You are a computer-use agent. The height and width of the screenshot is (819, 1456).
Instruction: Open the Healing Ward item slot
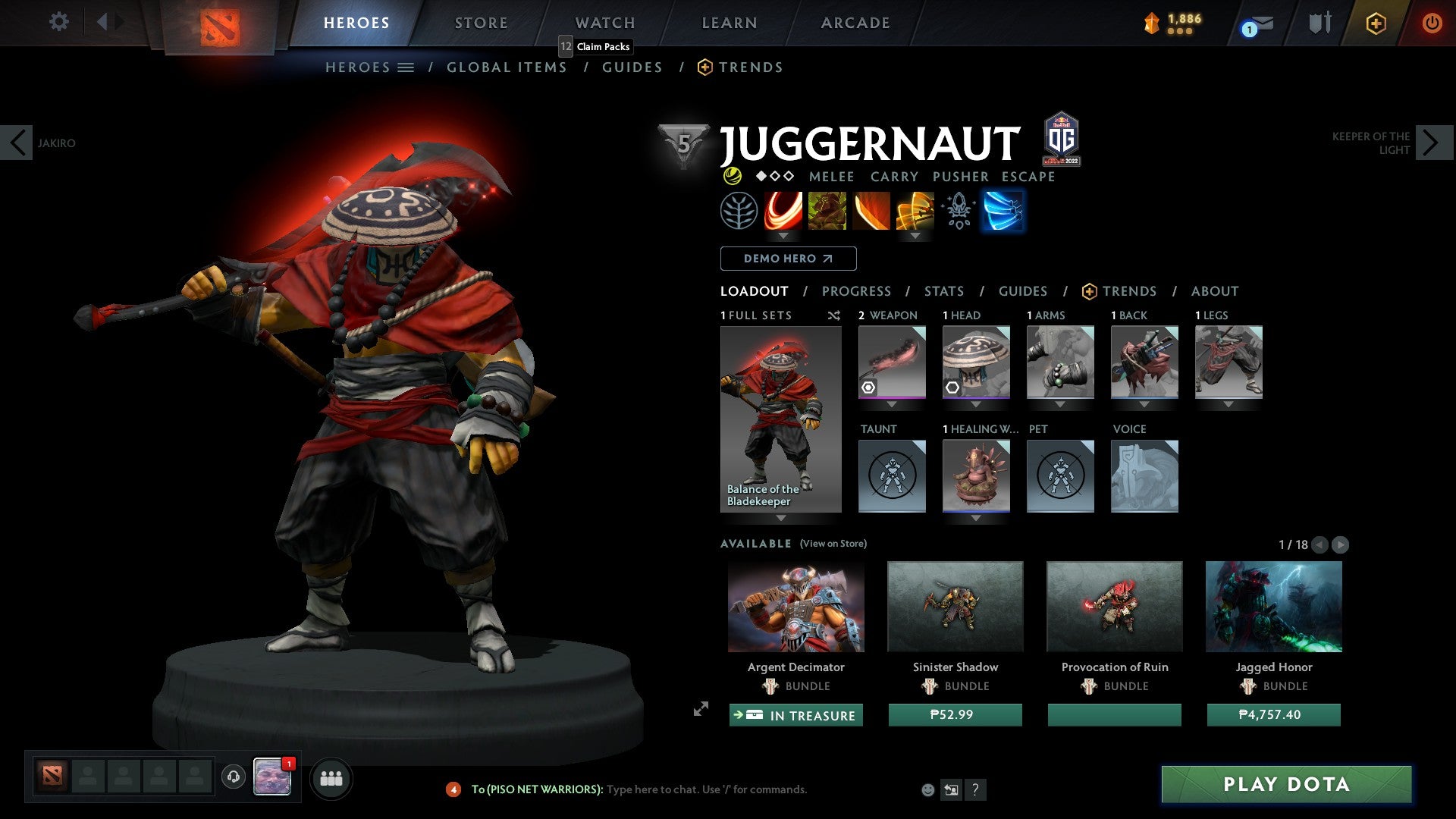[976, 476]
